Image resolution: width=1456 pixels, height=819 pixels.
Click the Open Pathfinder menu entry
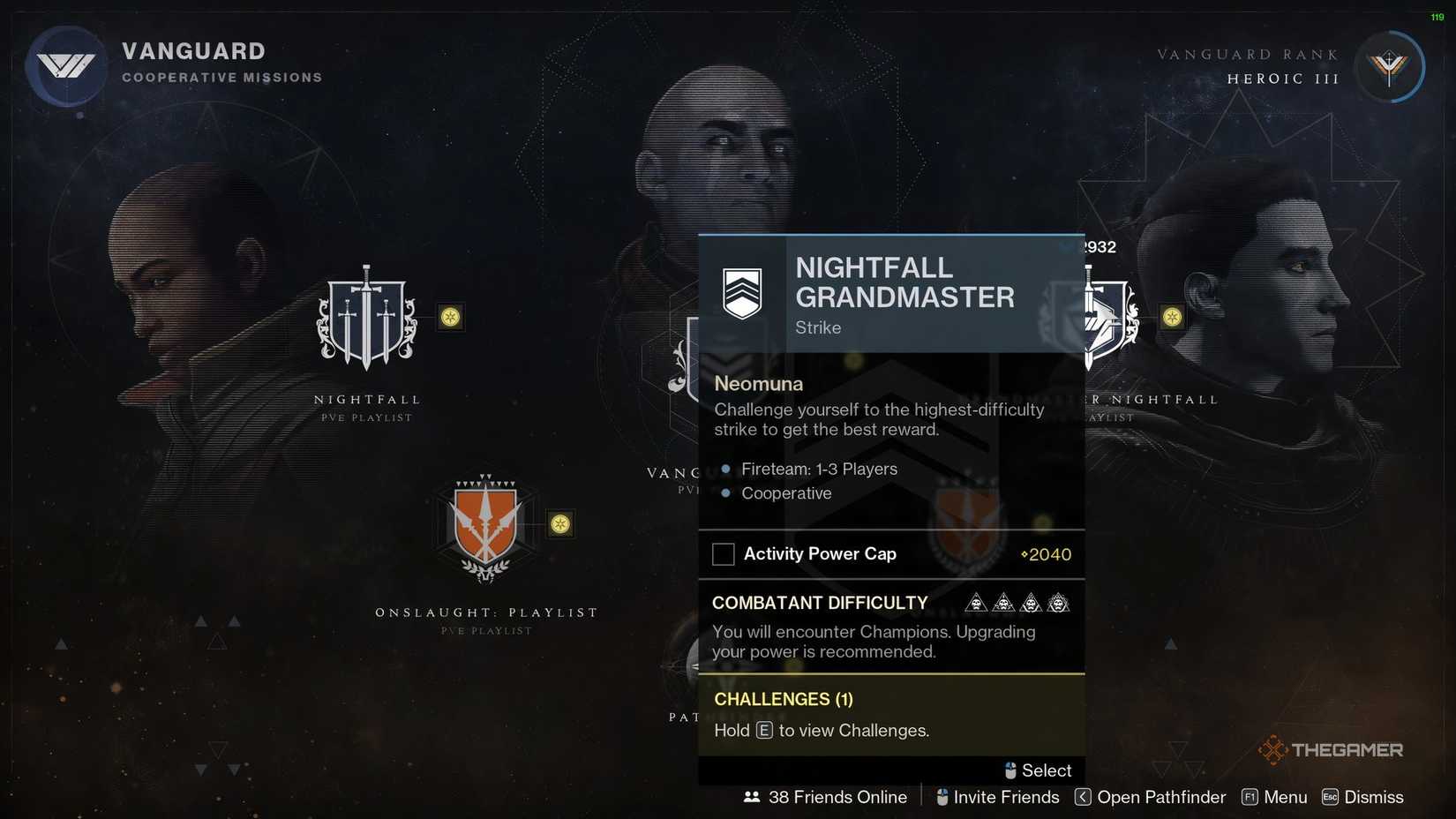point(1160,797)
